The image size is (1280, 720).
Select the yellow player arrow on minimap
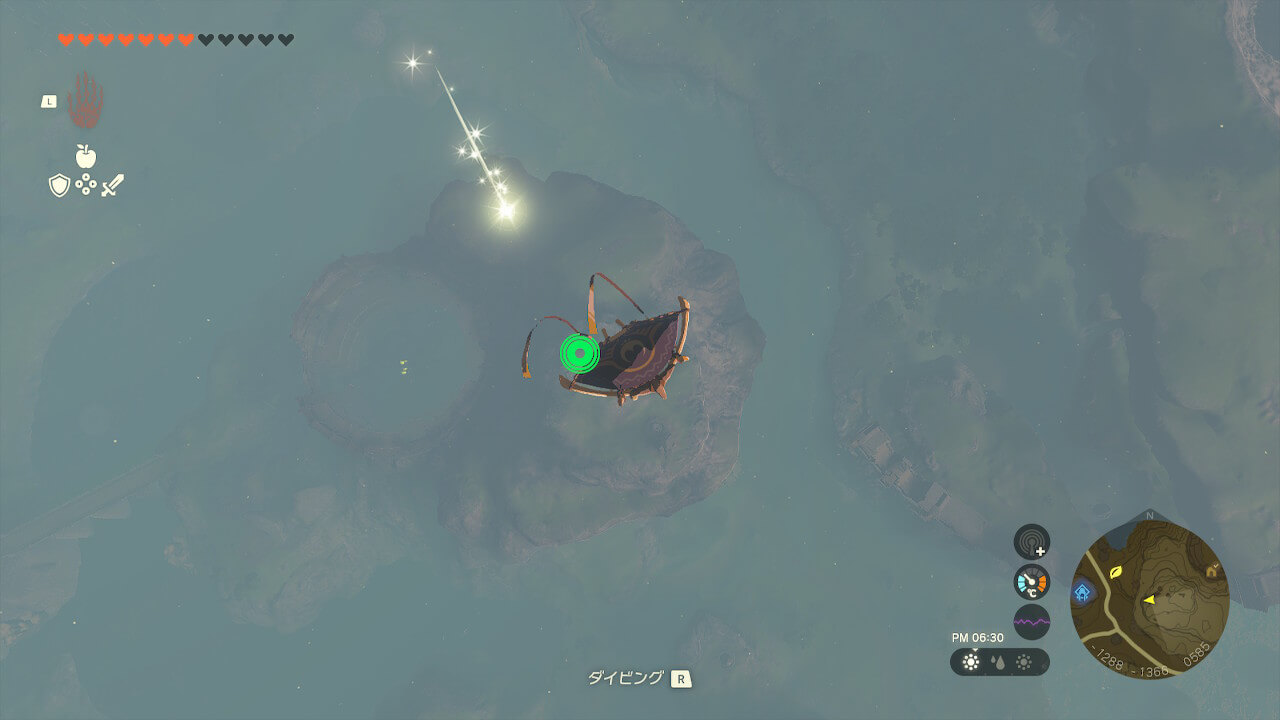pyautogui.click(x=1150, y=599)
